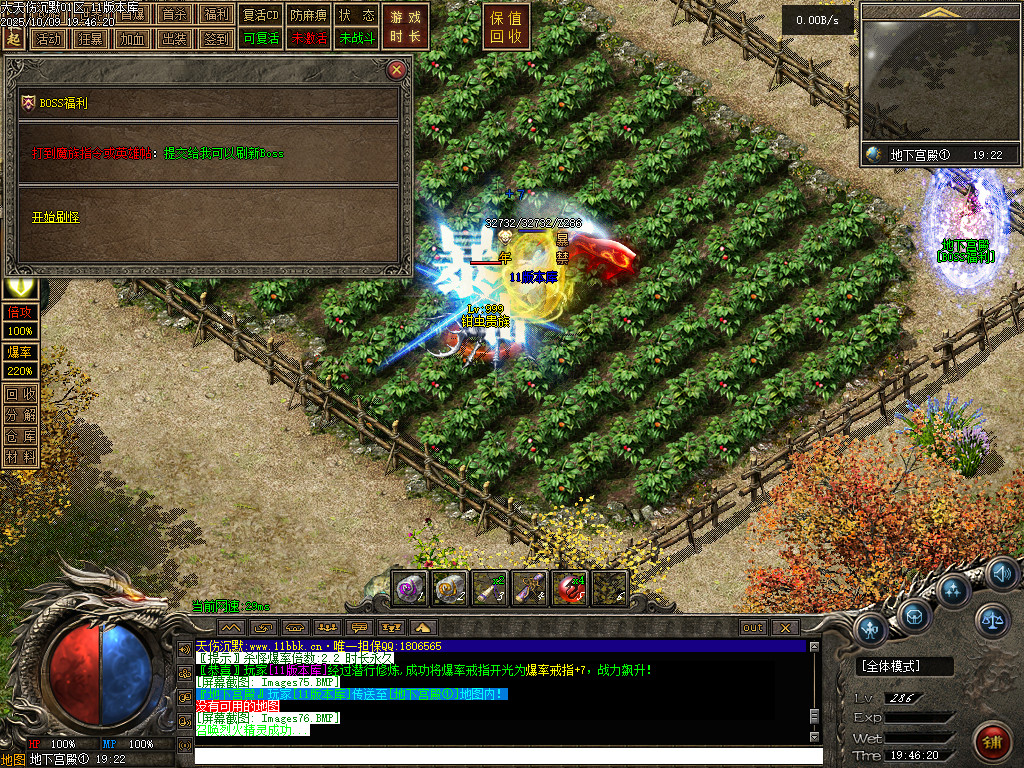1024x768 pixels.
Task: Open the 活动 events button
Action: click(x=47, y=39)
